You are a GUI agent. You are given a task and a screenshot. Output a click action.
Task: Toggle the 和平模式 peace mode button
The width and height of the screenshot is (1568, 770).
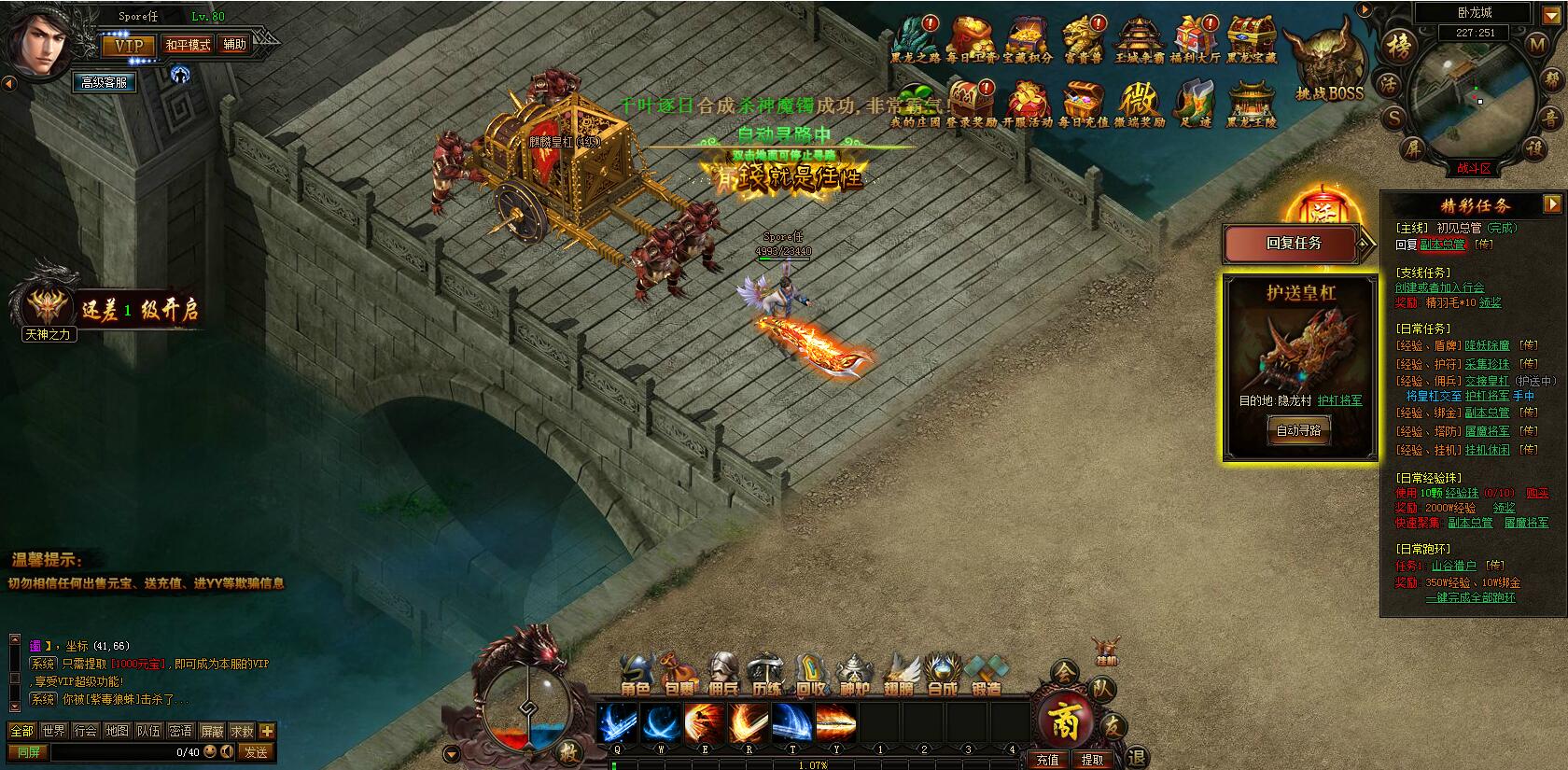point(188,45)
